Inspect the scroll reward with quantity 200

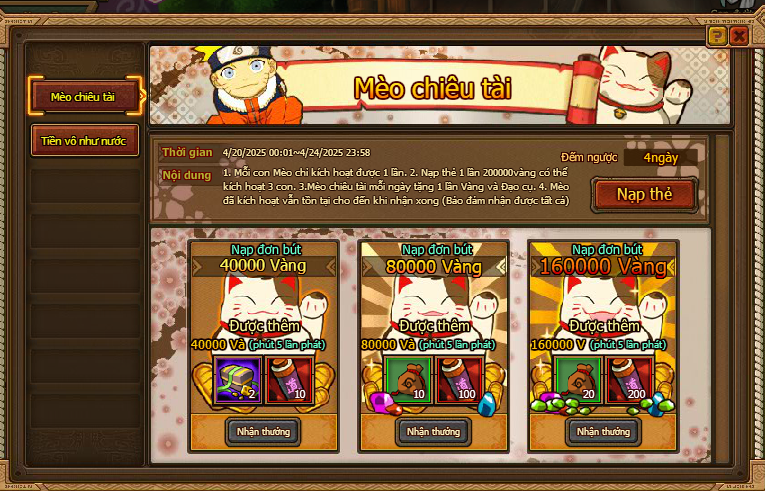(x=626, y=378)
